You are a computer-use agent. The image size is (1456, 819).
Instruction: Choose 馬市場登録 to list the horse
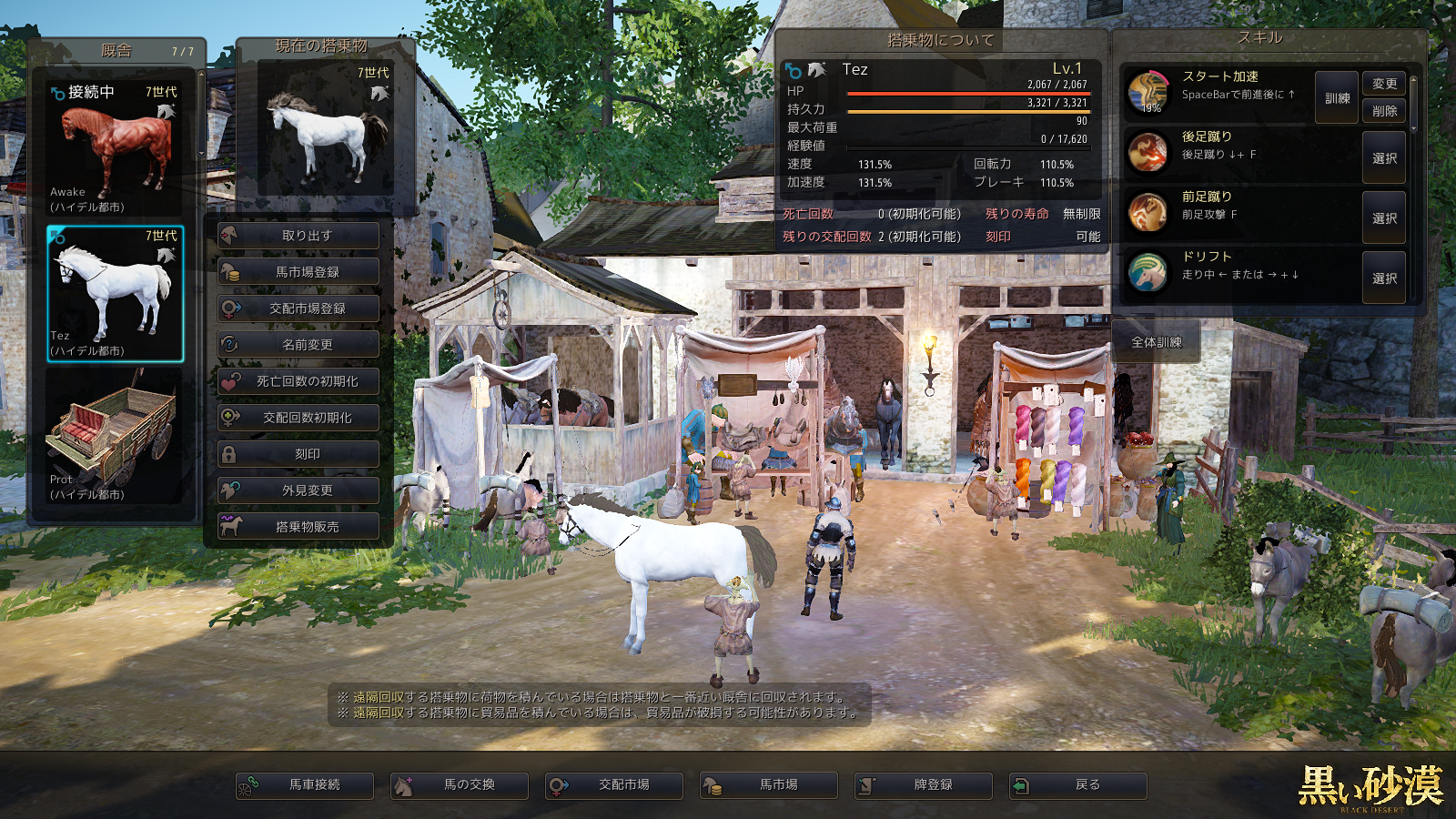tap(298, 272)
